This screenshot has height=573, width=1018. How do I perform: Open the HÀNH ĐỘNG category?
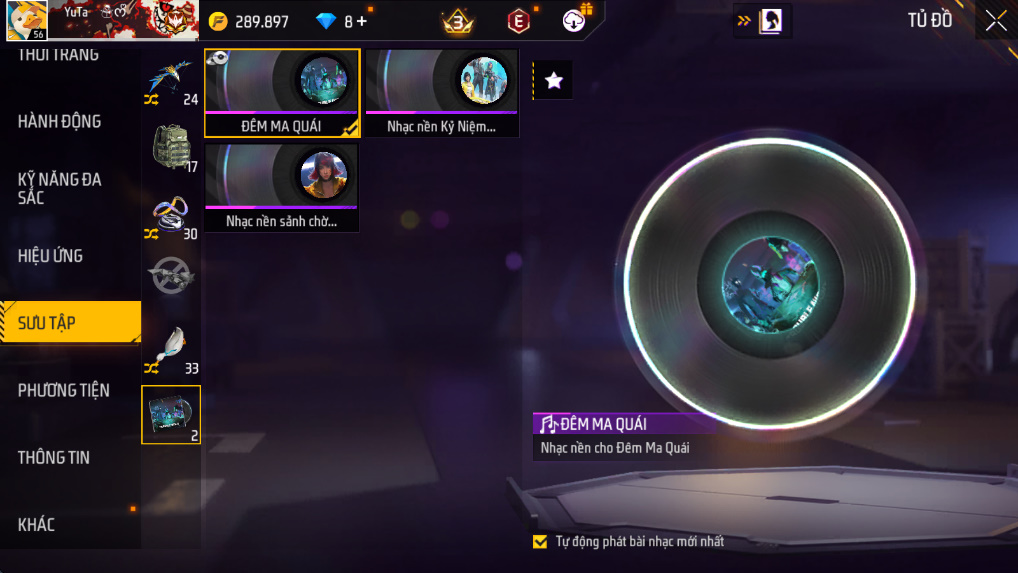(x=60, y=121)
